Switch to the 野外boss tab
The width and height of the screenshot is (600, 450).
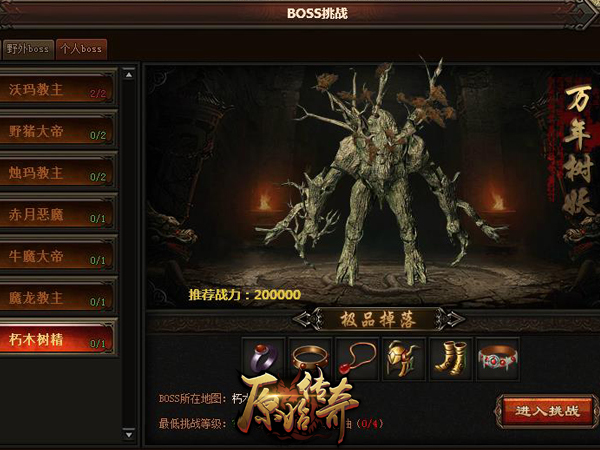pos(27,48)
